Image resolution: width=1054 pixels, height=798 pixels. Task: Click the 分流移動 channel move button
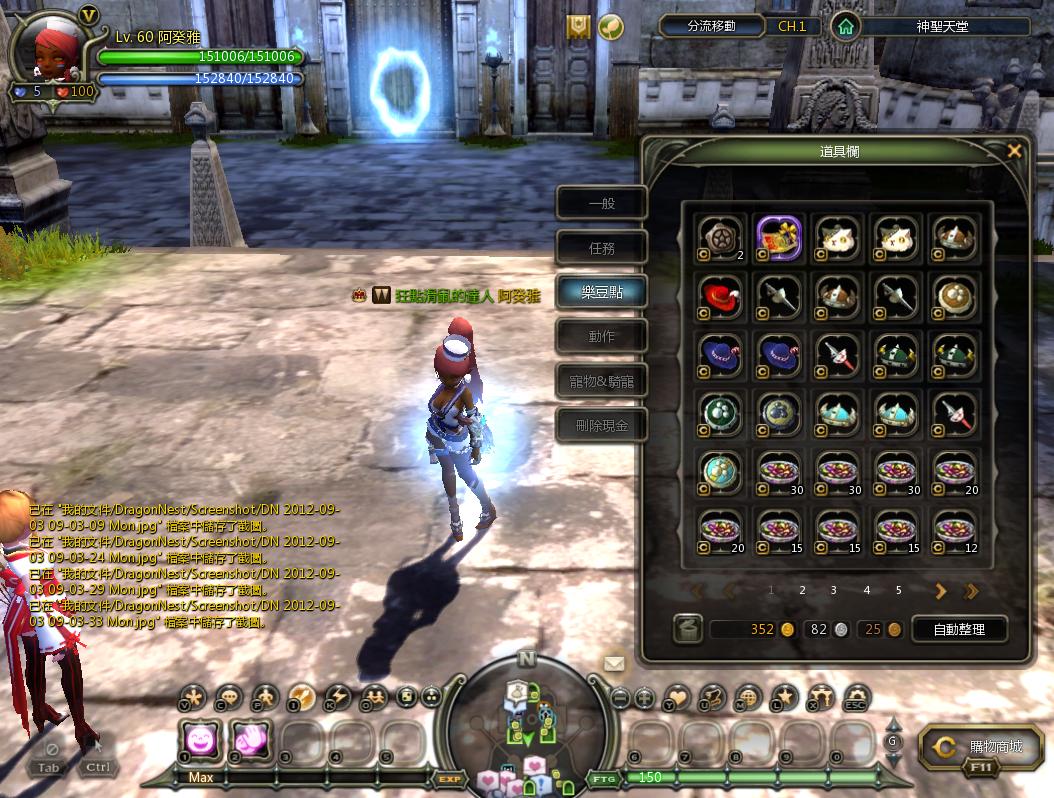tap(711, 26)
